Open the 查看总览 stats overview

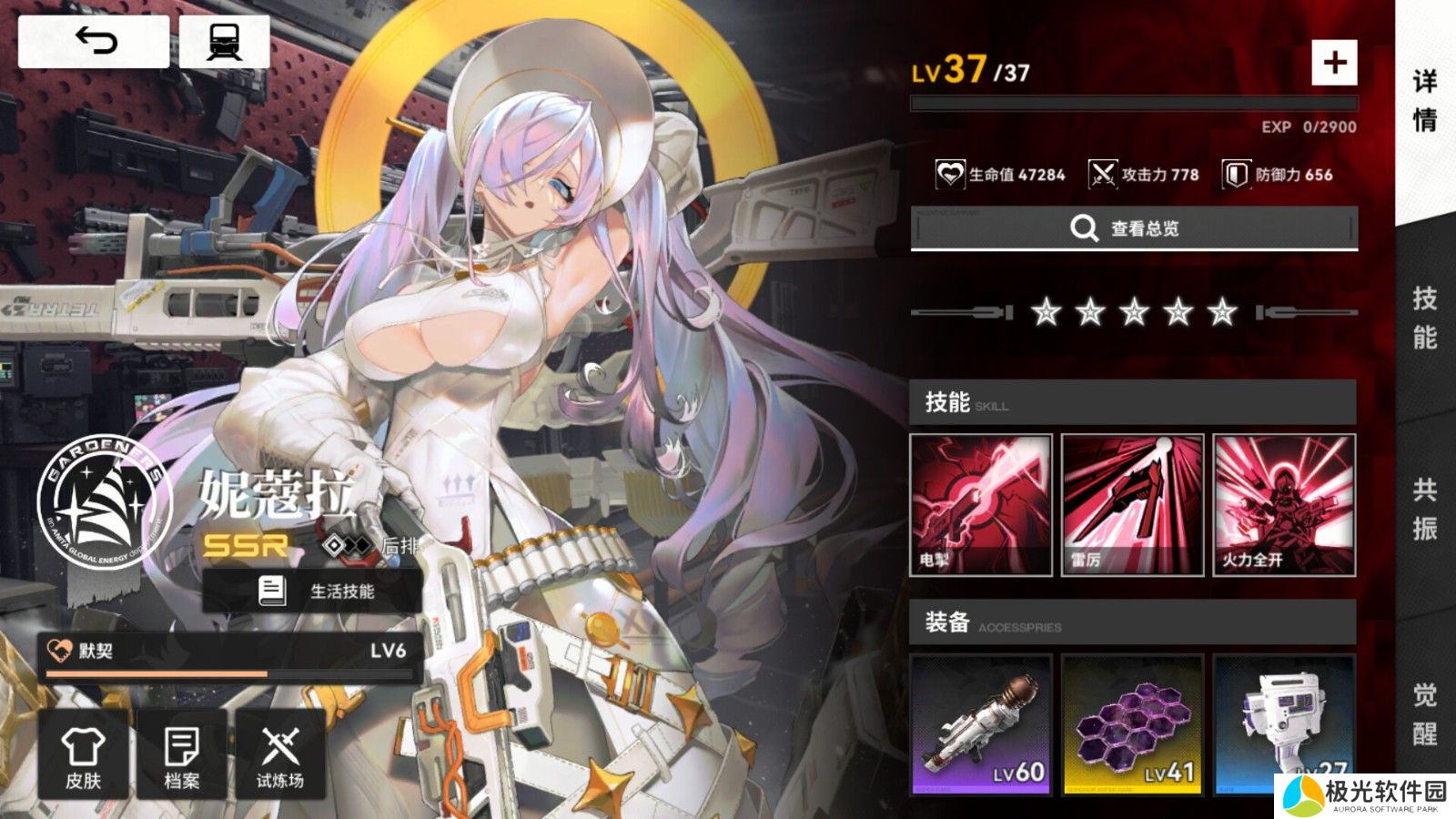click(1134, 227)
